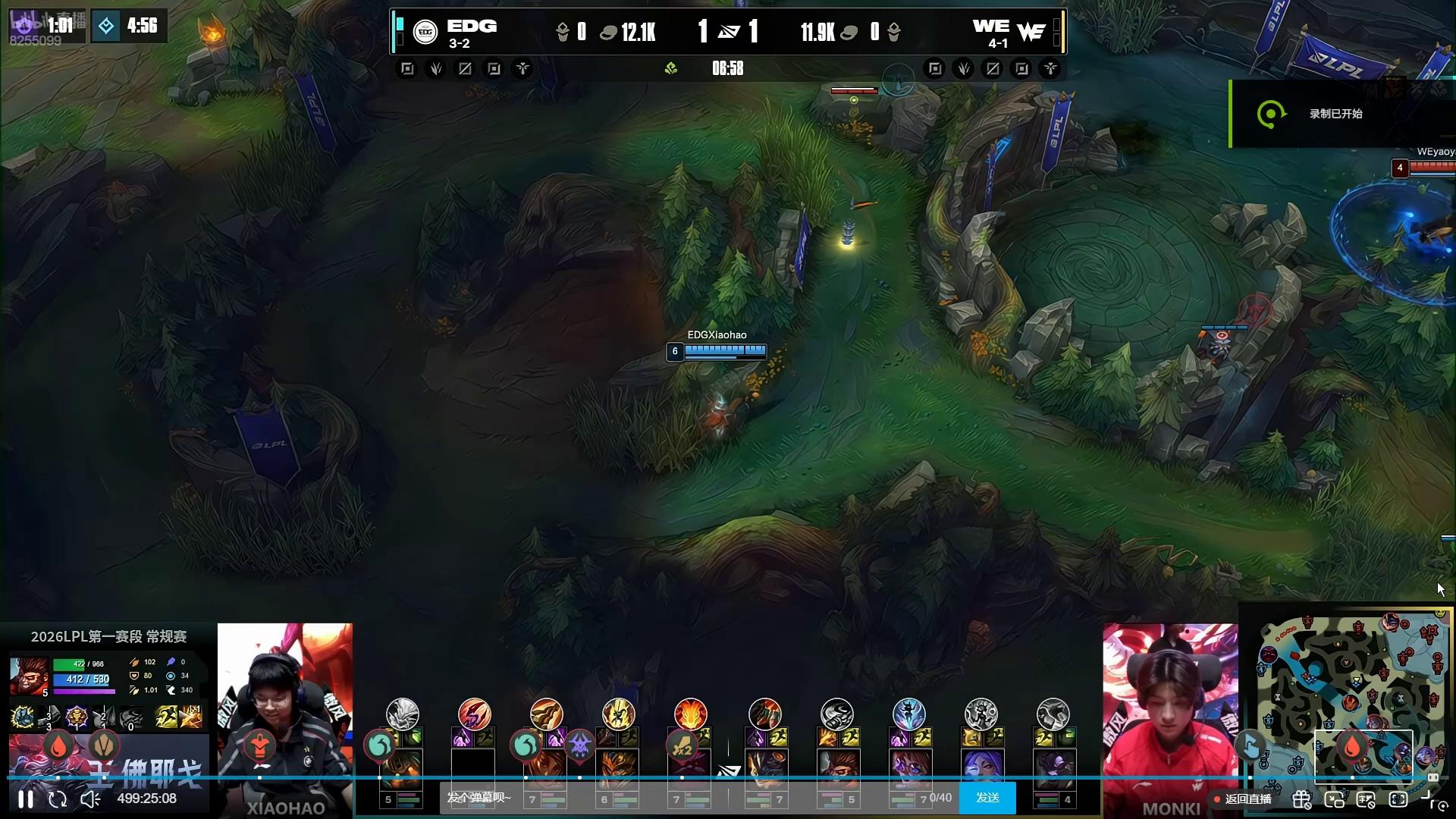Click the WE team logo on scoreboard
1456x819 pixels.
[x=1031, y=32]
